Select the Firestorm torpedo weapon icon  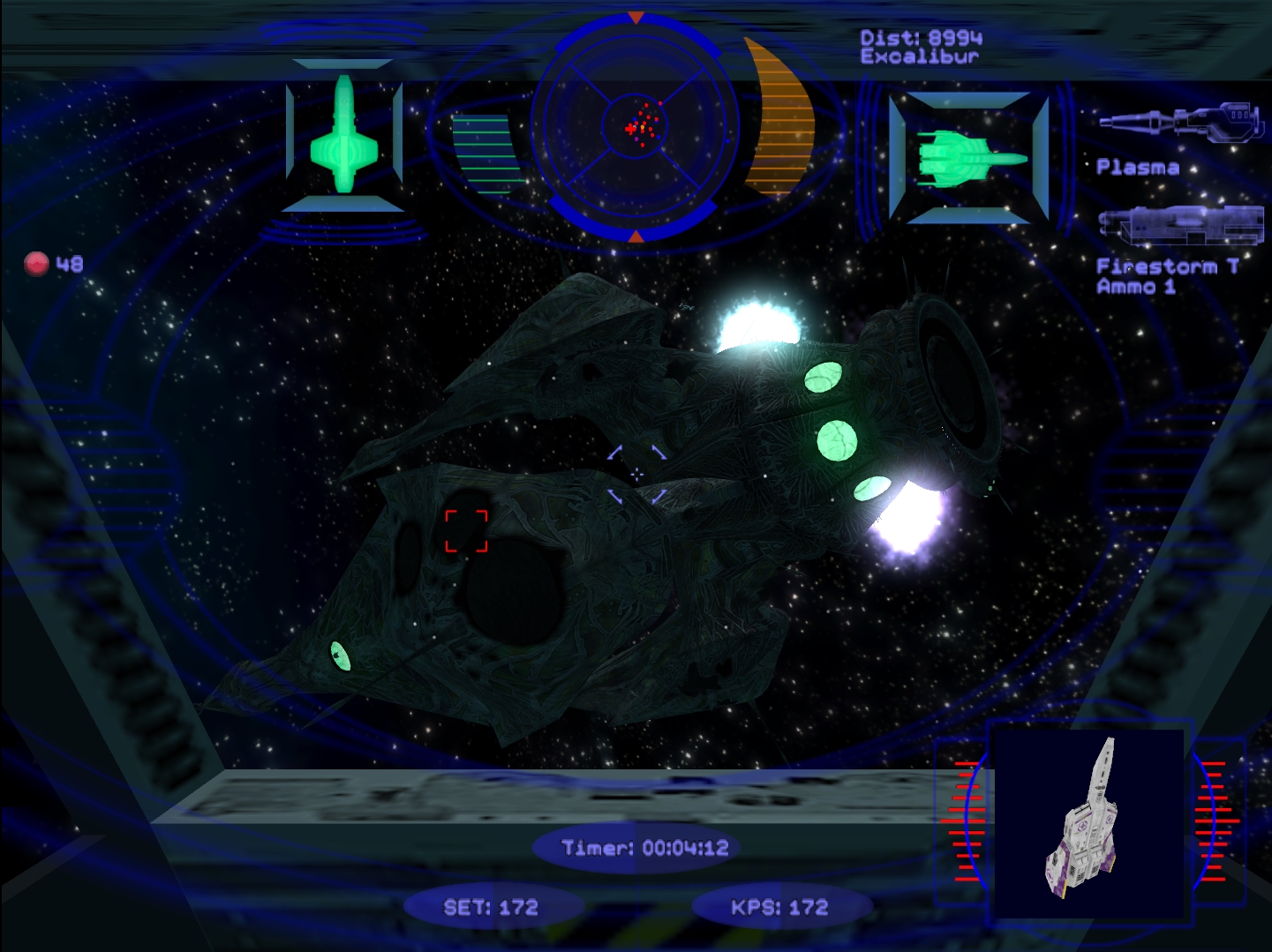pos(1179,226)
